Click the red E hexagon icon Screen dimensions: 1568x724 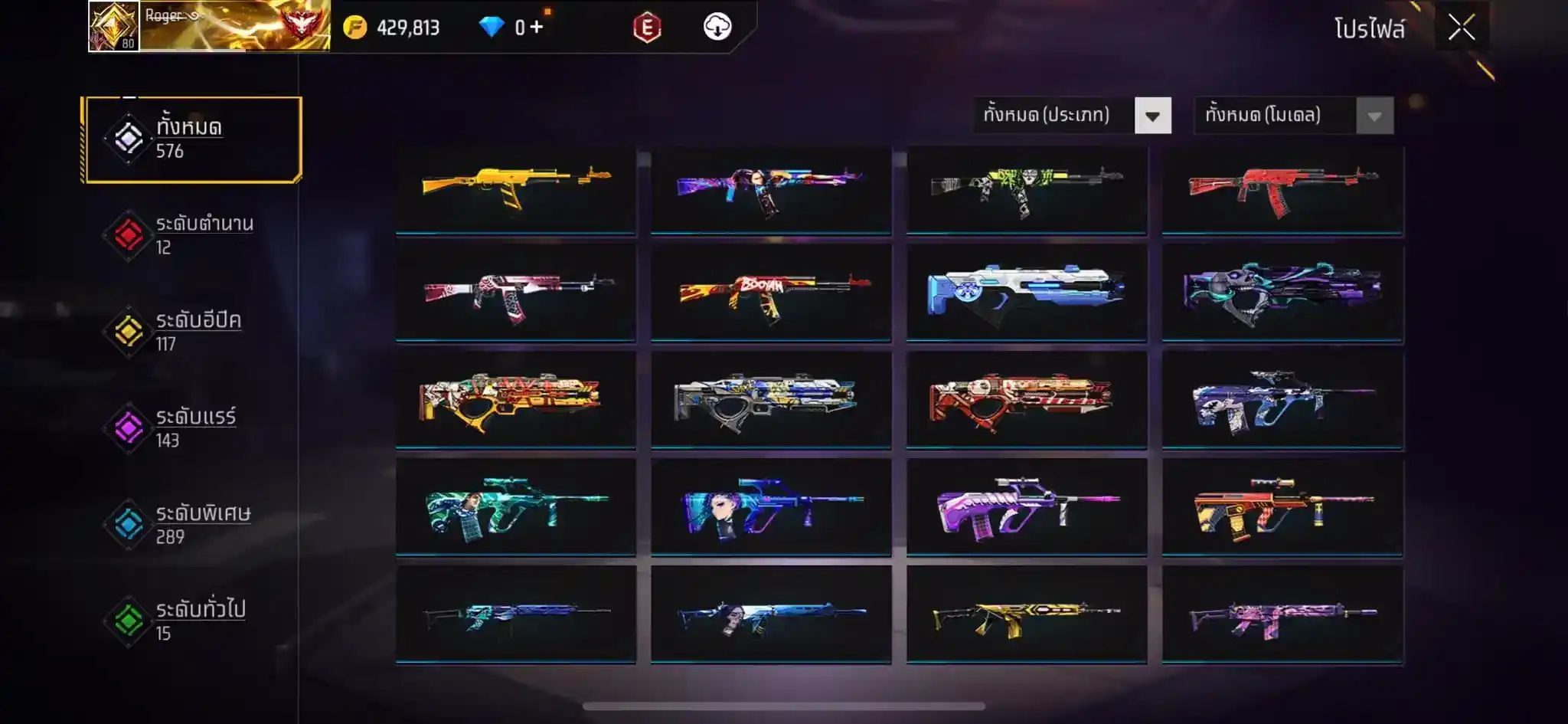tap(647, 28)
